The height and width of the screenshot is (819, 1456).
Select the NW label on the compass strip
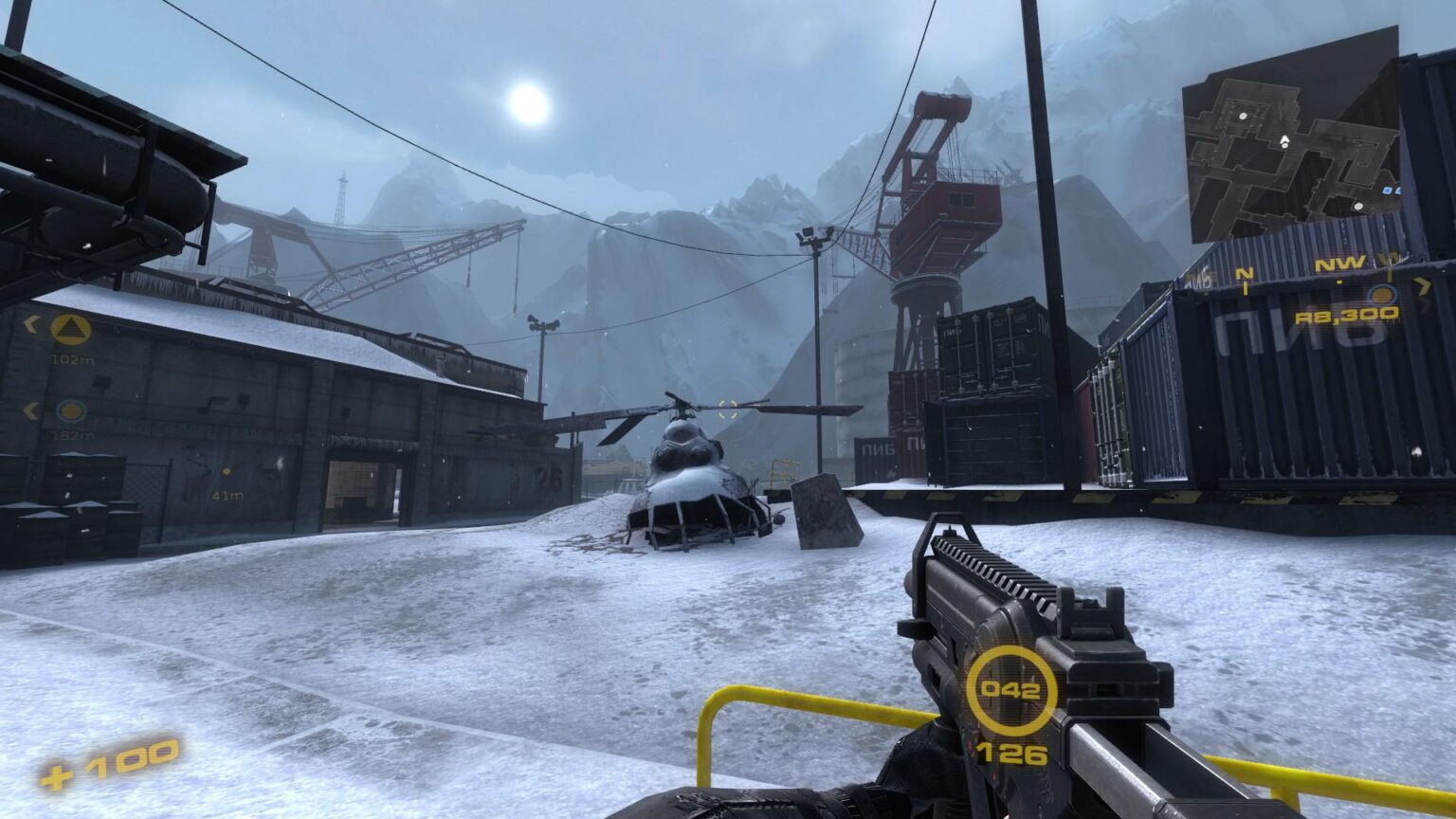[1340, 264]
